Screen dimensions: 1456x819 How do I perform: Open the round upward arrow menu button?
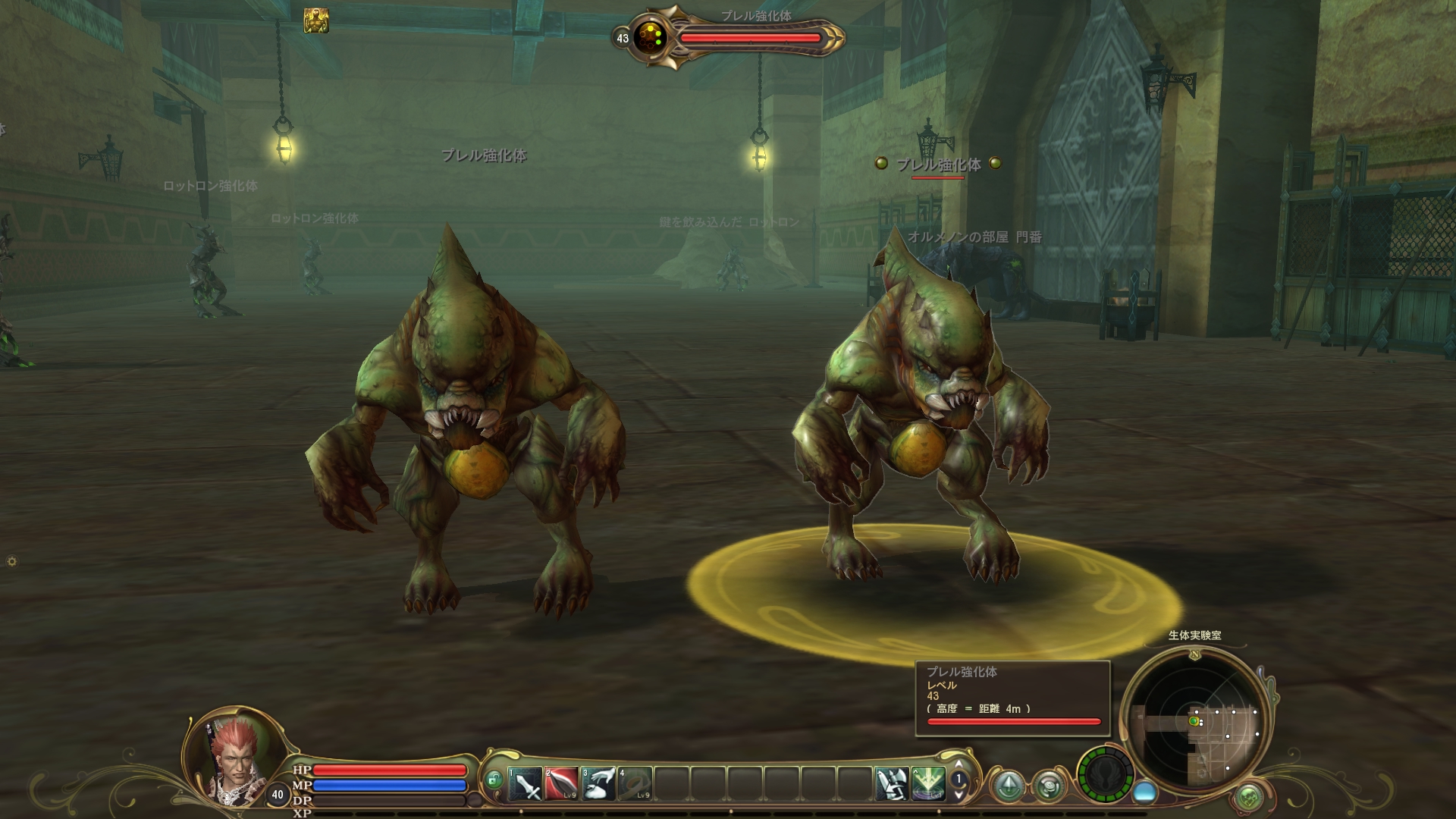(1009, 786)
